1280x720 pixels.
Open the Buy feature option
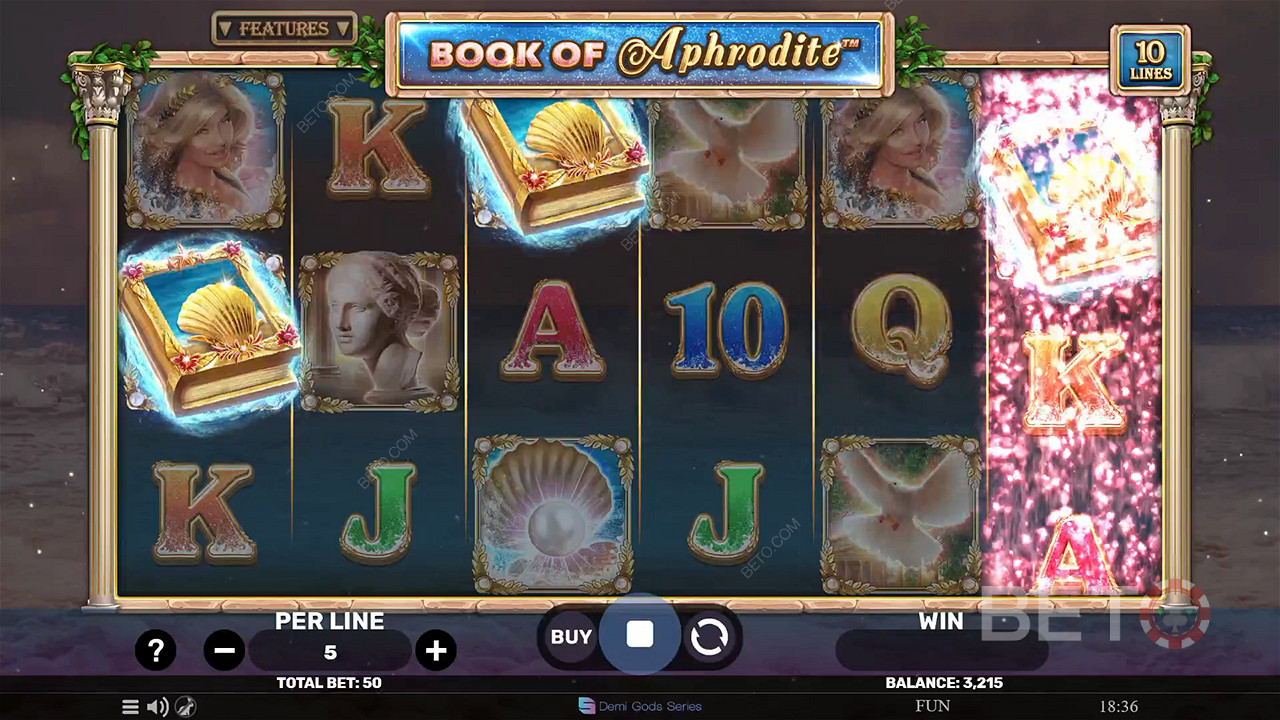pos(571,637)
